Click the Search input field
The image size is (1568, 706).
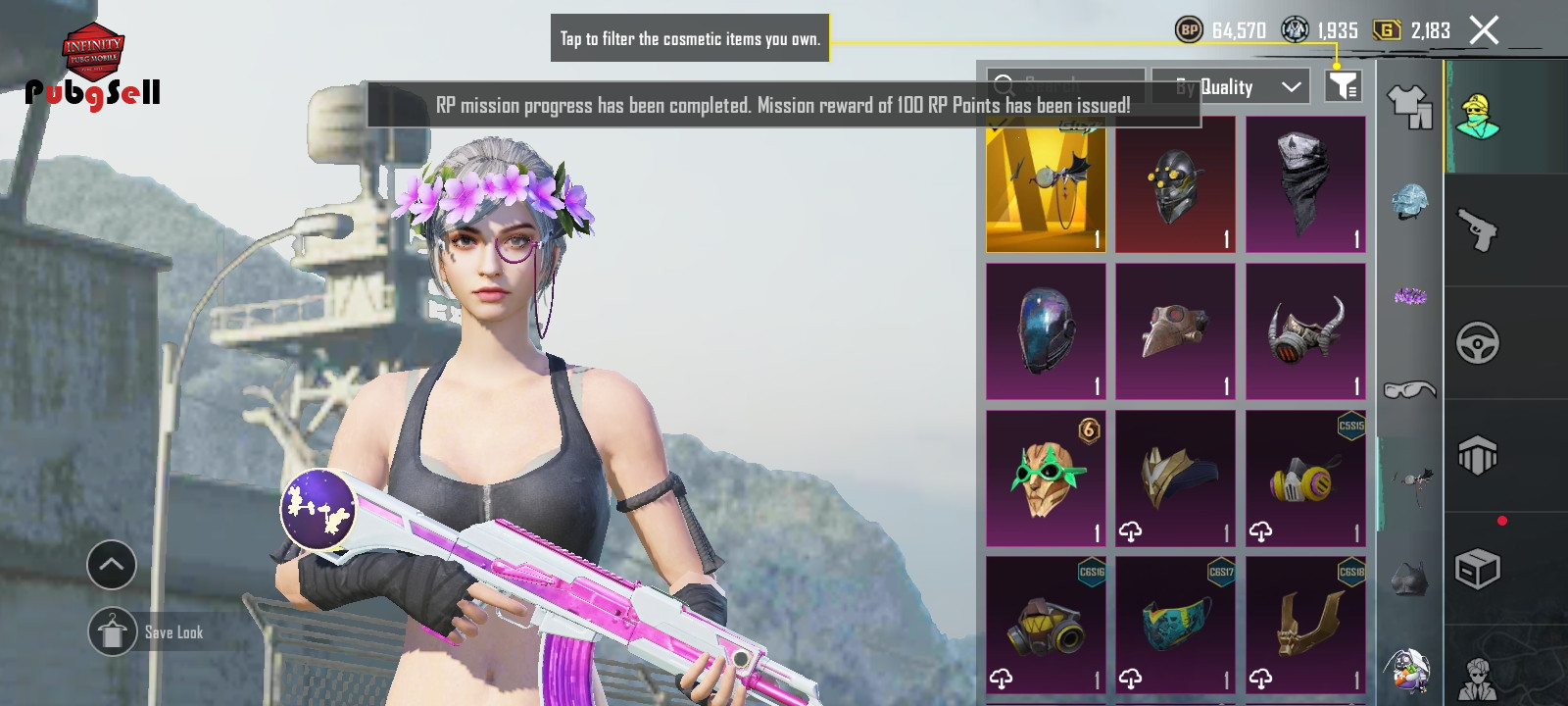[x=1066, y=85]
